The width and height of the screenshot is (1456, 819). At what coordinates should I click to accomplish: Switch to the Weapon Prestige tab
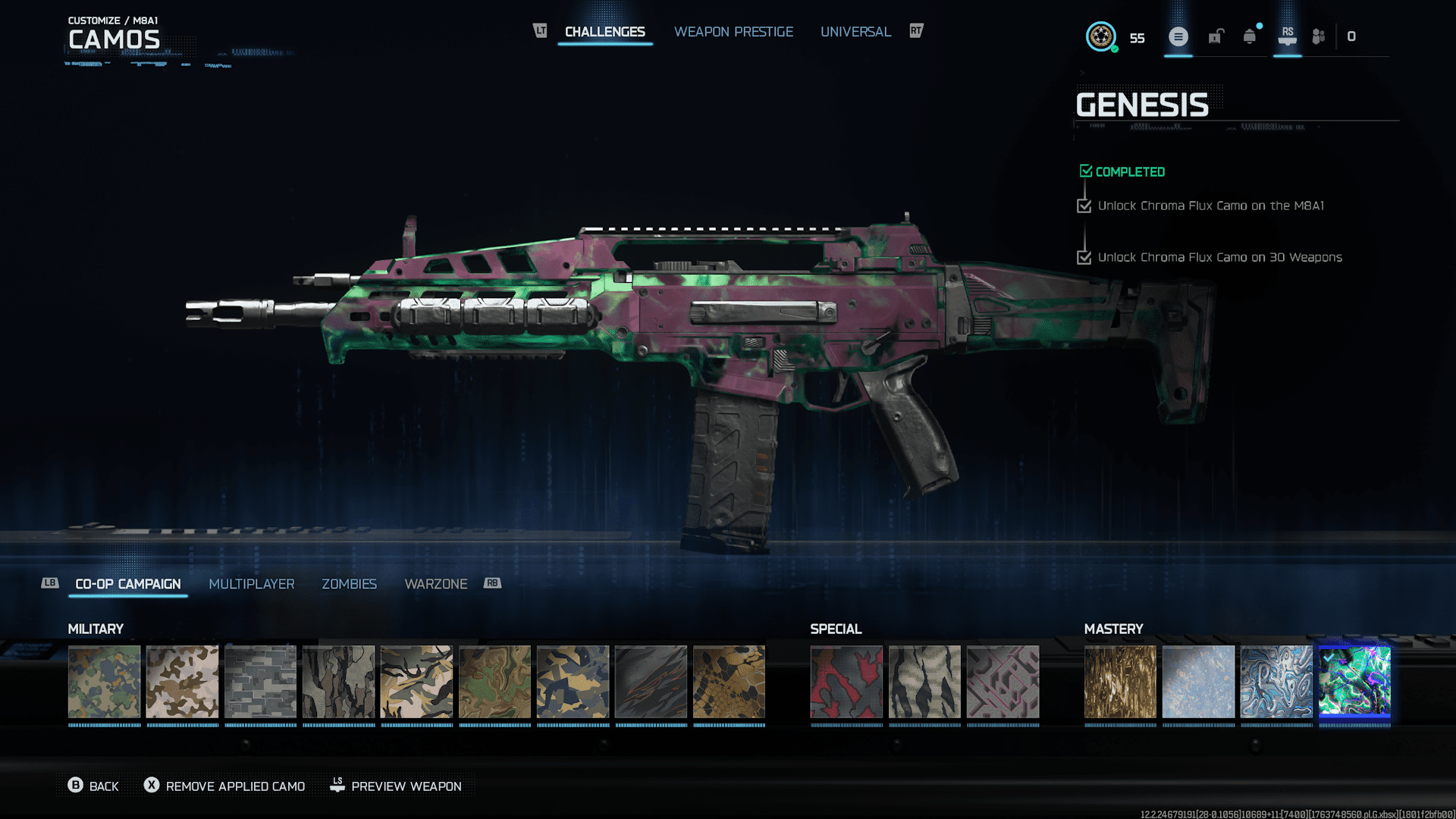pos(733,32)
